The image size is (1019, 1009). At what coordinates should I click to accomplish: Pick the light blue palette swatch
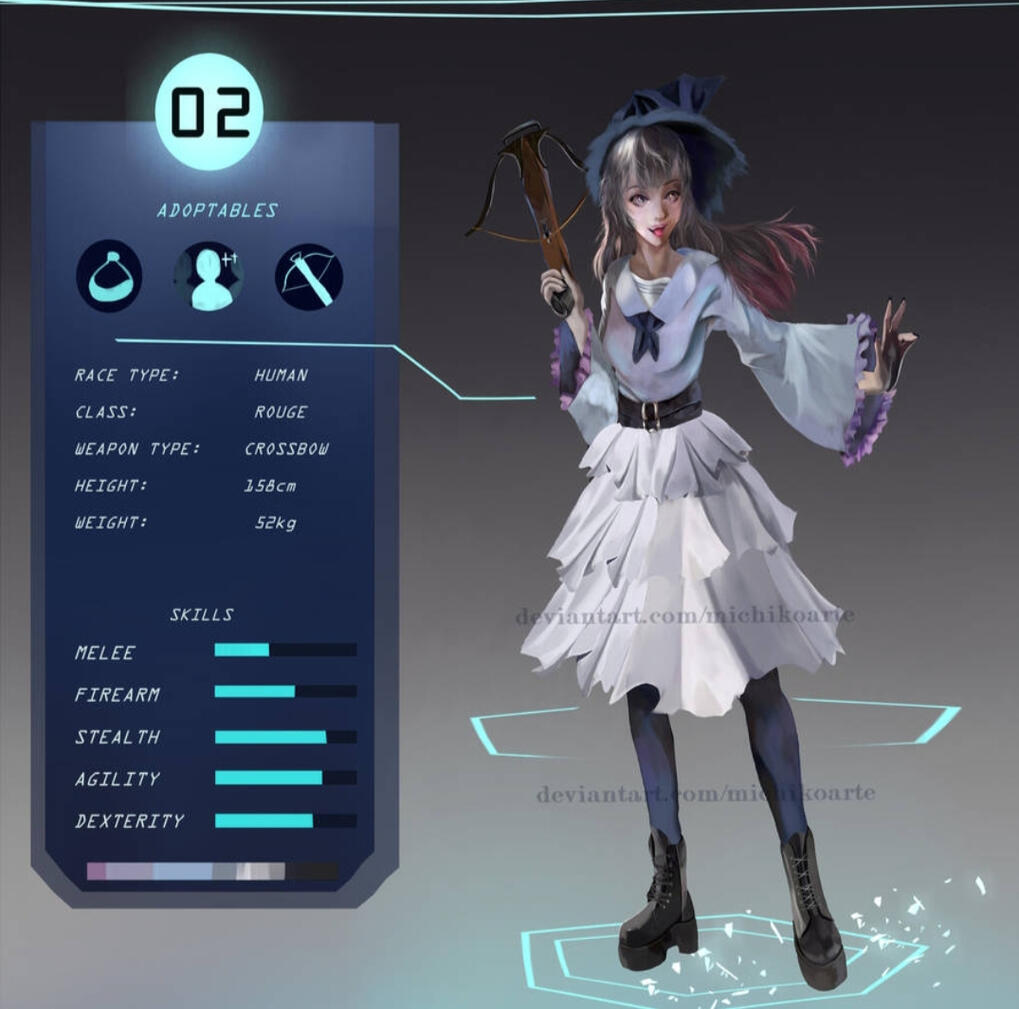click(x=182, y=871)
